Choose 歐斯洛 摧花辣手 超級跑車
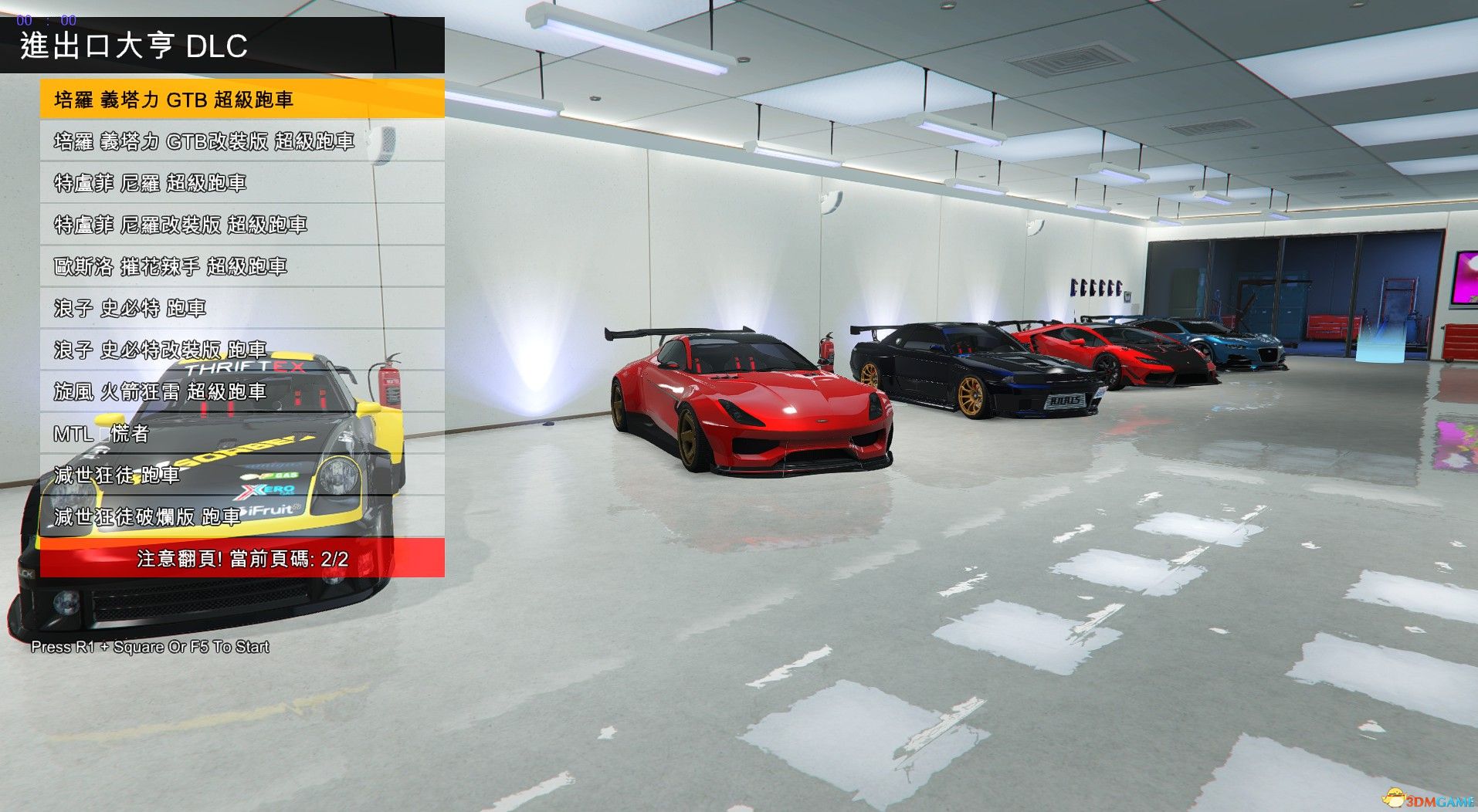Viewport: 1478px width, 812px height. [242, 266]
